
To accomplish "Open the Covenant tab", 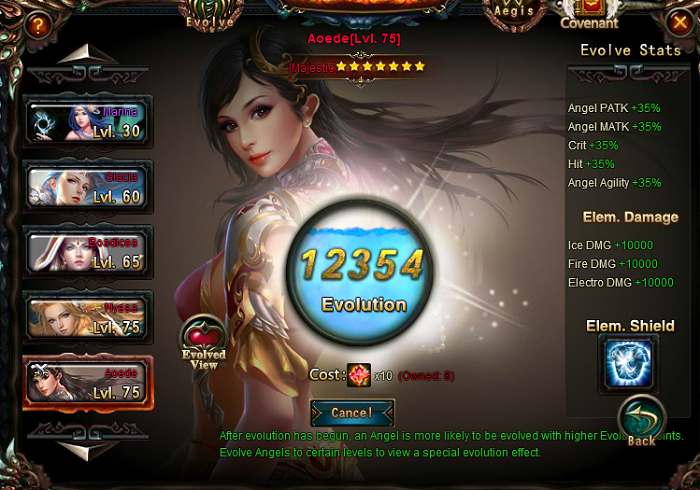I will coord(589,15).
